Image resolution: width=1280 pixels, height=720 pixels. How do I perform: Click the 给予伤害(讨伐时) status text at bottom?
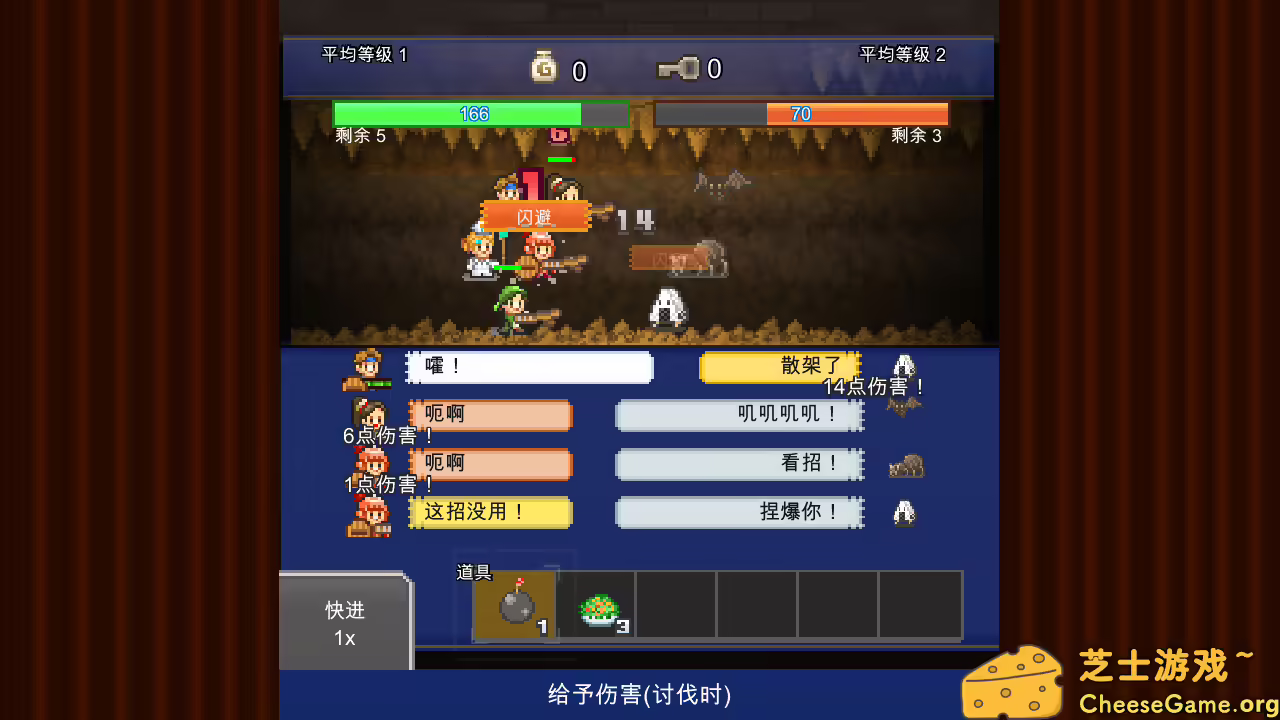click(640, 694)
